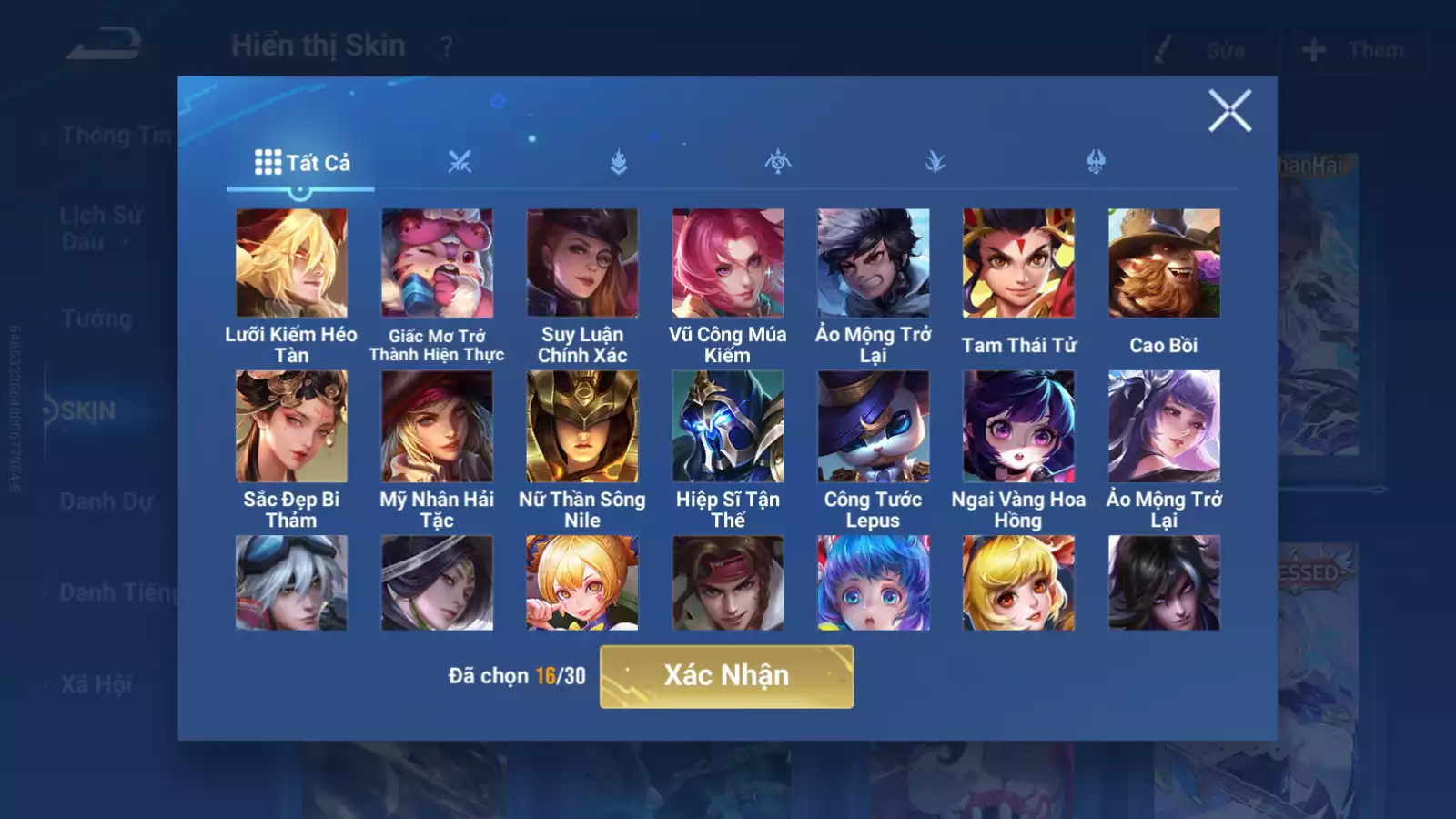Switch to the leaf emblem class tab
This screenshot has height=819, width=1456.
[935, 163]
